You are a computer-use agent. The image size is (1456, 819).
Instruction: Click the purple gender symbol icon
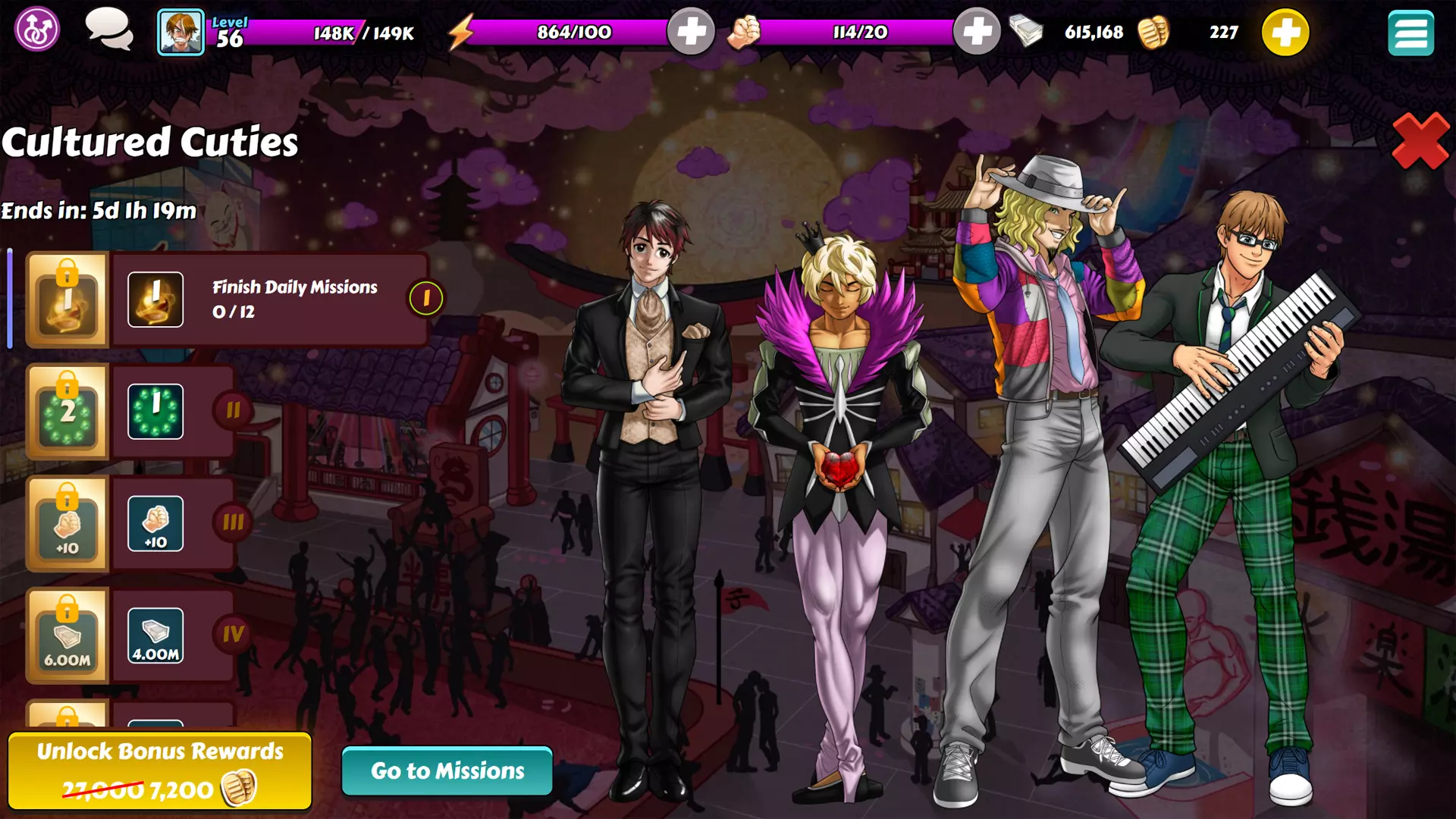(36, 30)
